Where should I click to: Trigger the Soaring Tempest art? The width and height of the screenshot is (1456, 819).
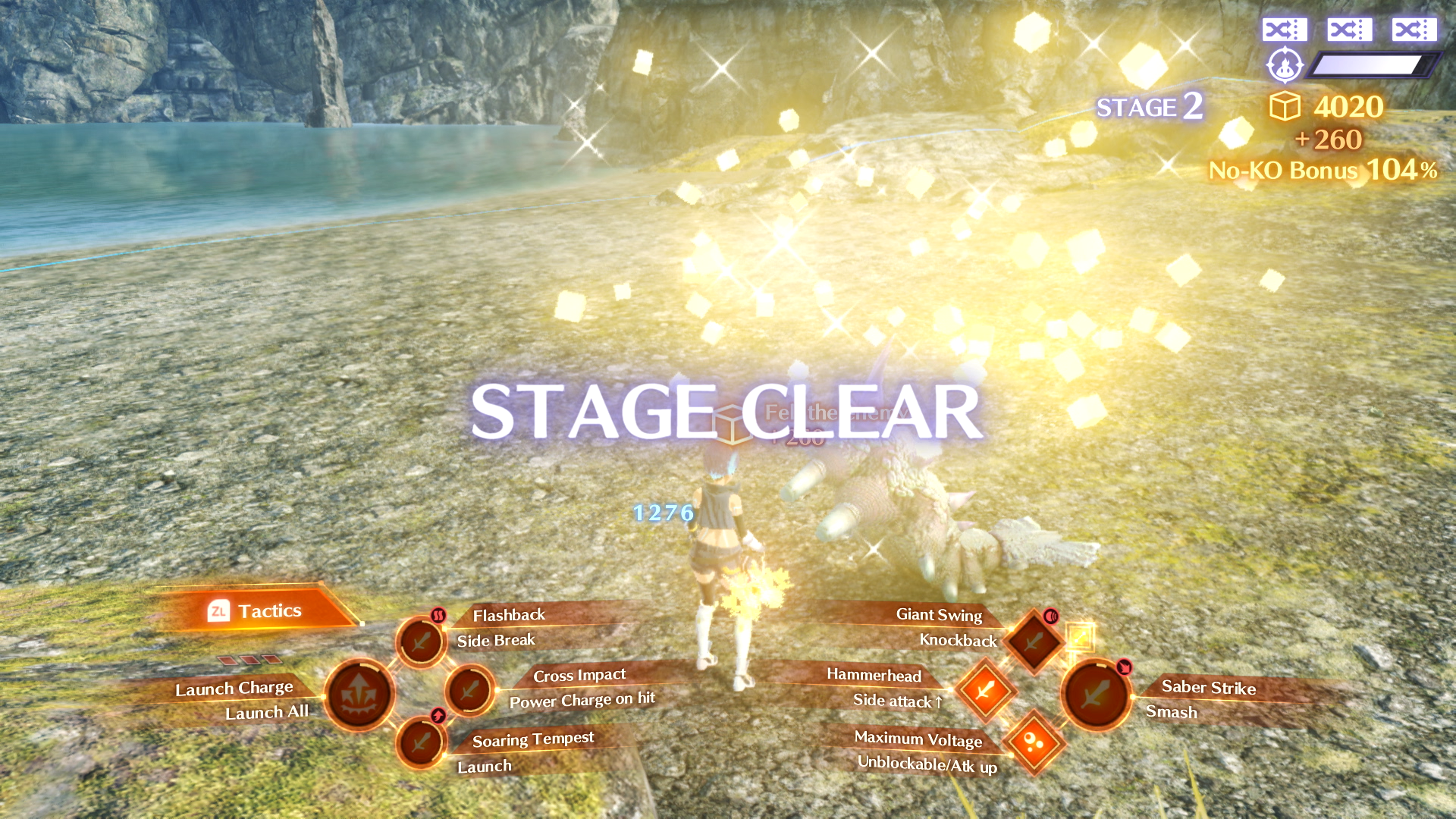pyautogui.click(x=421, y=742)
